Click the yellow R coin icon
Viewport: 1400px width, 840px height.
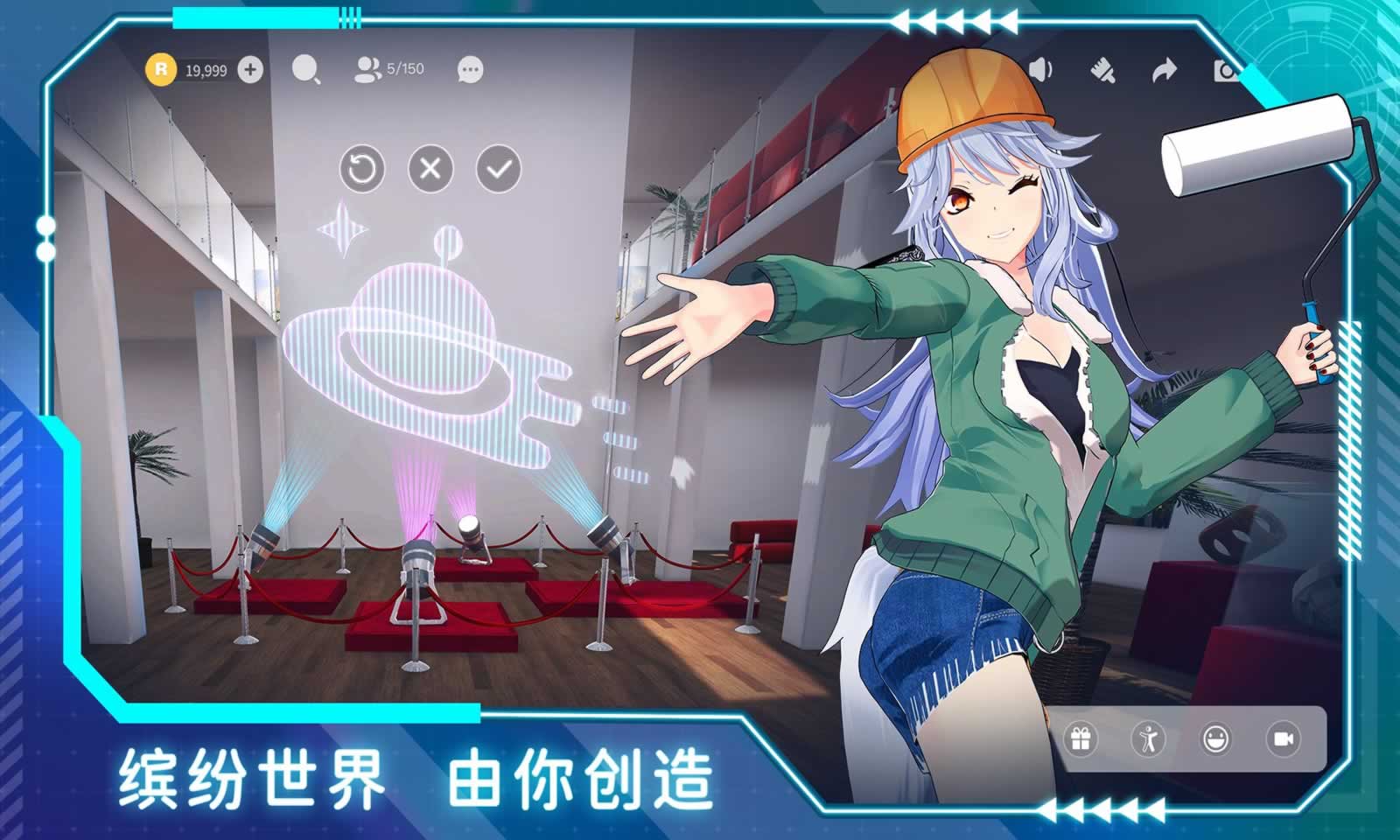[x=163, y=67]
